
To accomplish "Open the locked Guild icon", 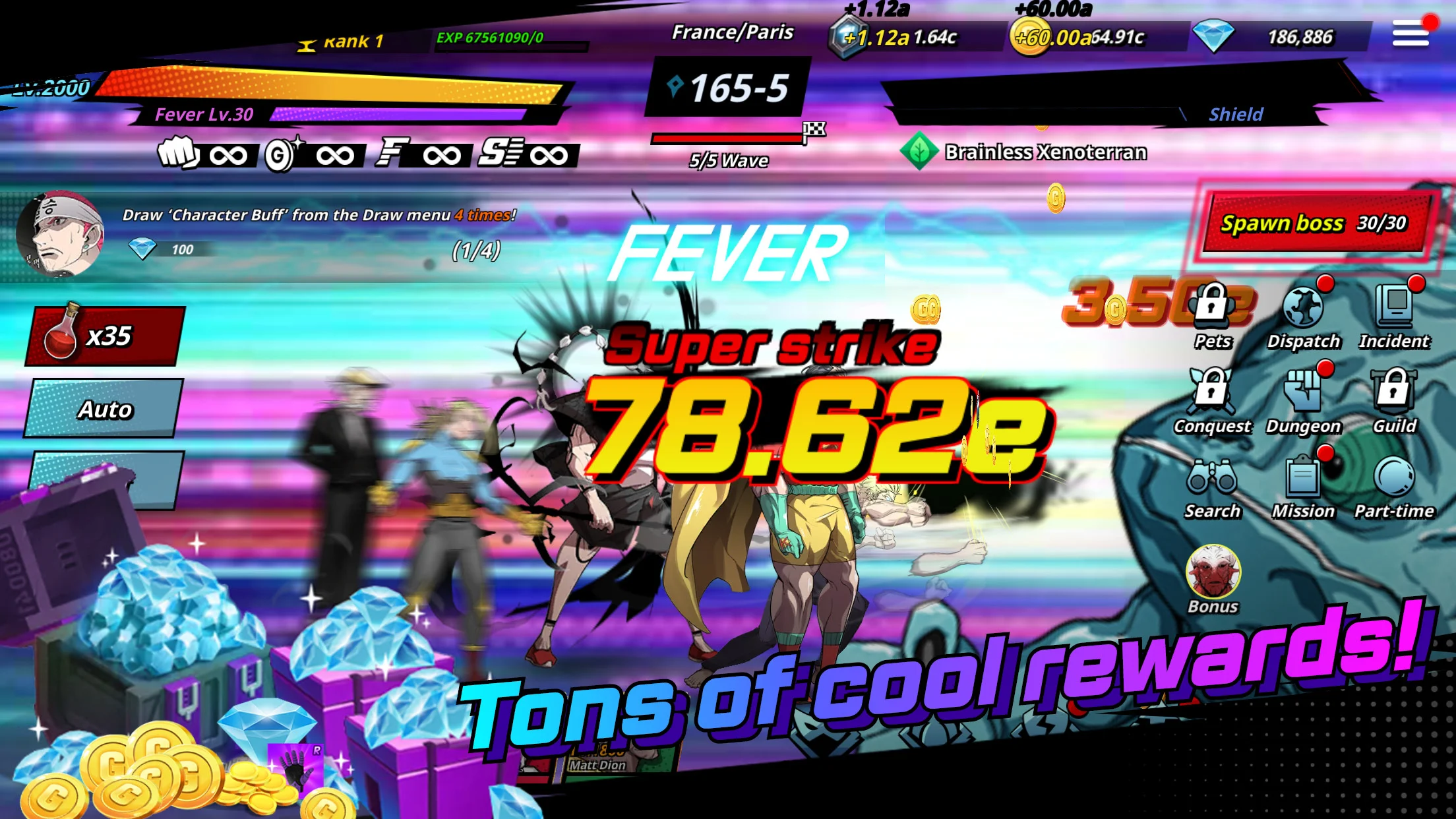I will (x=1394, y=400).
